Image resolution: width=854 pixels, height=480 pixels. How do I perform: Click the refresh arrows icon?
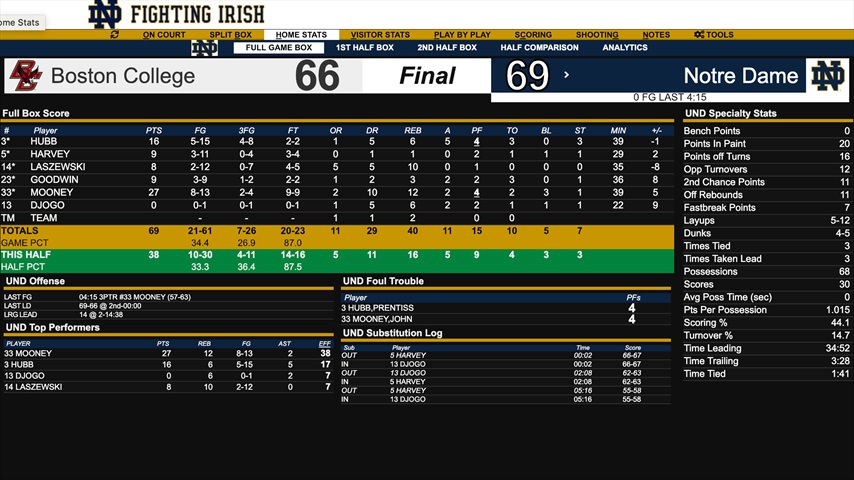[115, 35]
